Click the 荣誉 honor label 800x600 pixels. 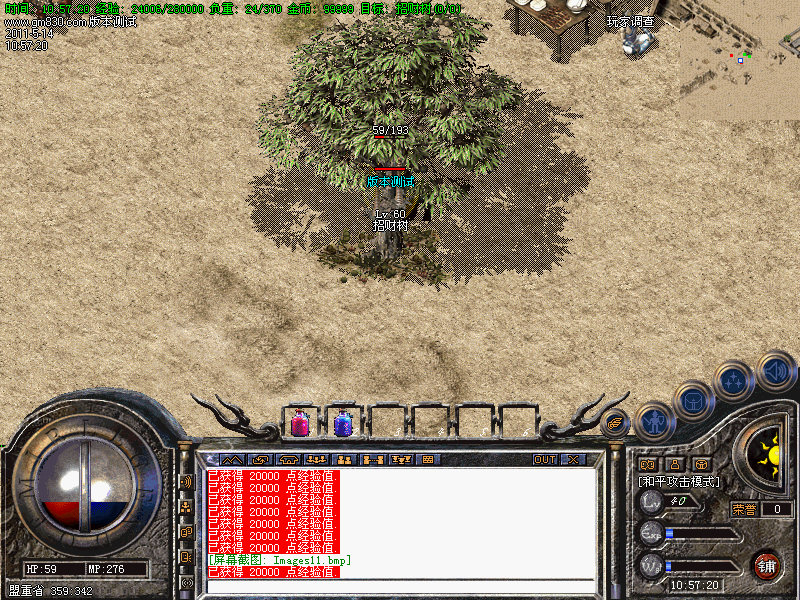click(745, 509)
